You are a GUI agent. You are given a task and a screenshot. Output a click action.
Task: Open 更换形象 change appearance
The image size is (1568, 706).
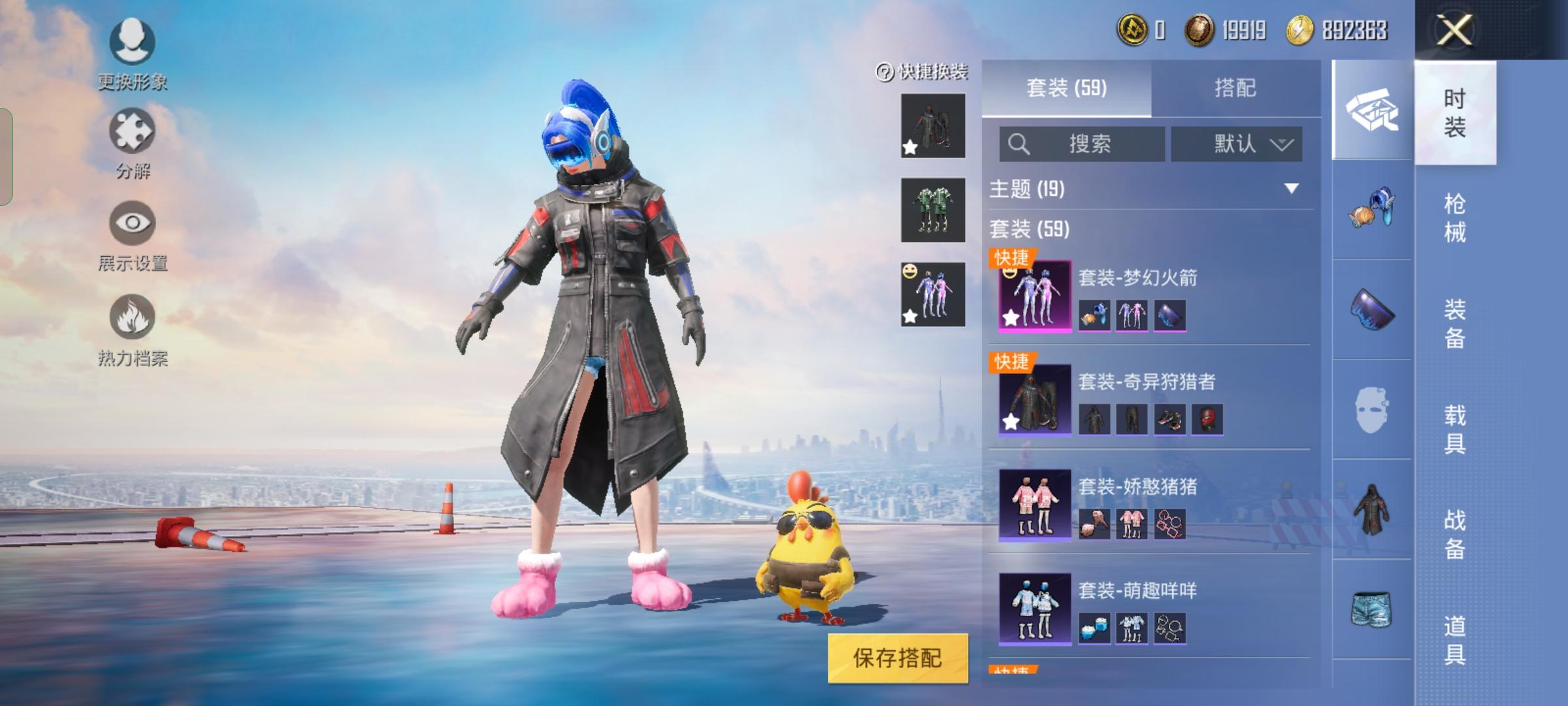tap(133, 54)
